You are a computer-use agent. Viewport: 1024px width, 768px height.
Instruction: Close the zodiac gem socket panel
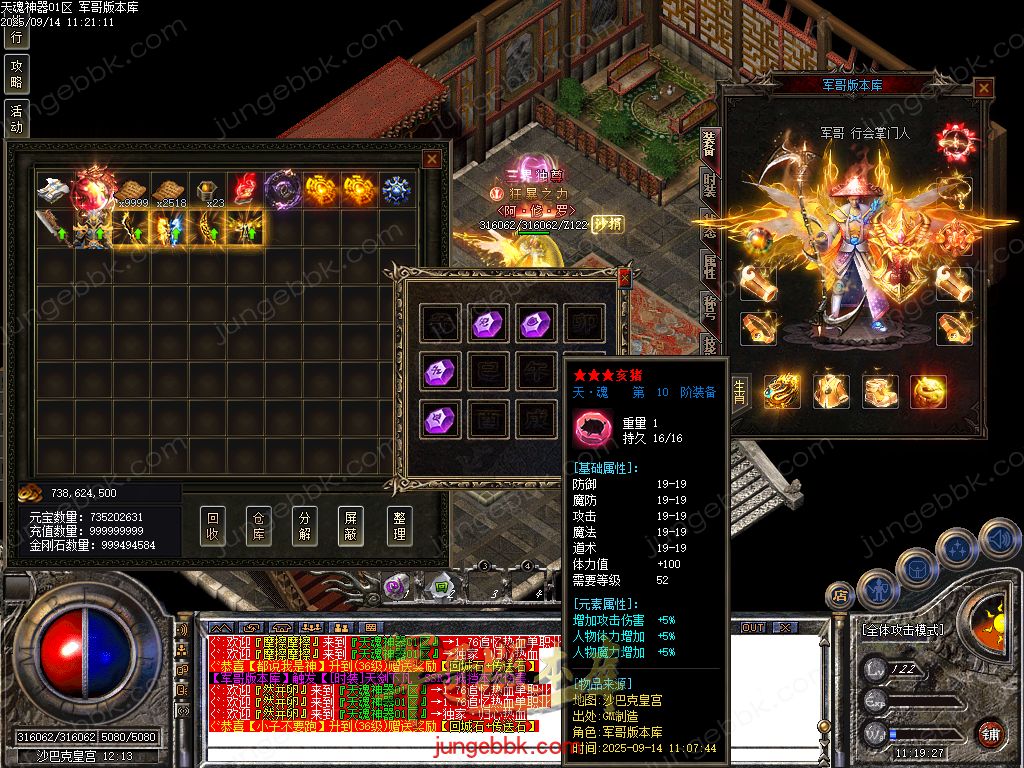625,278
